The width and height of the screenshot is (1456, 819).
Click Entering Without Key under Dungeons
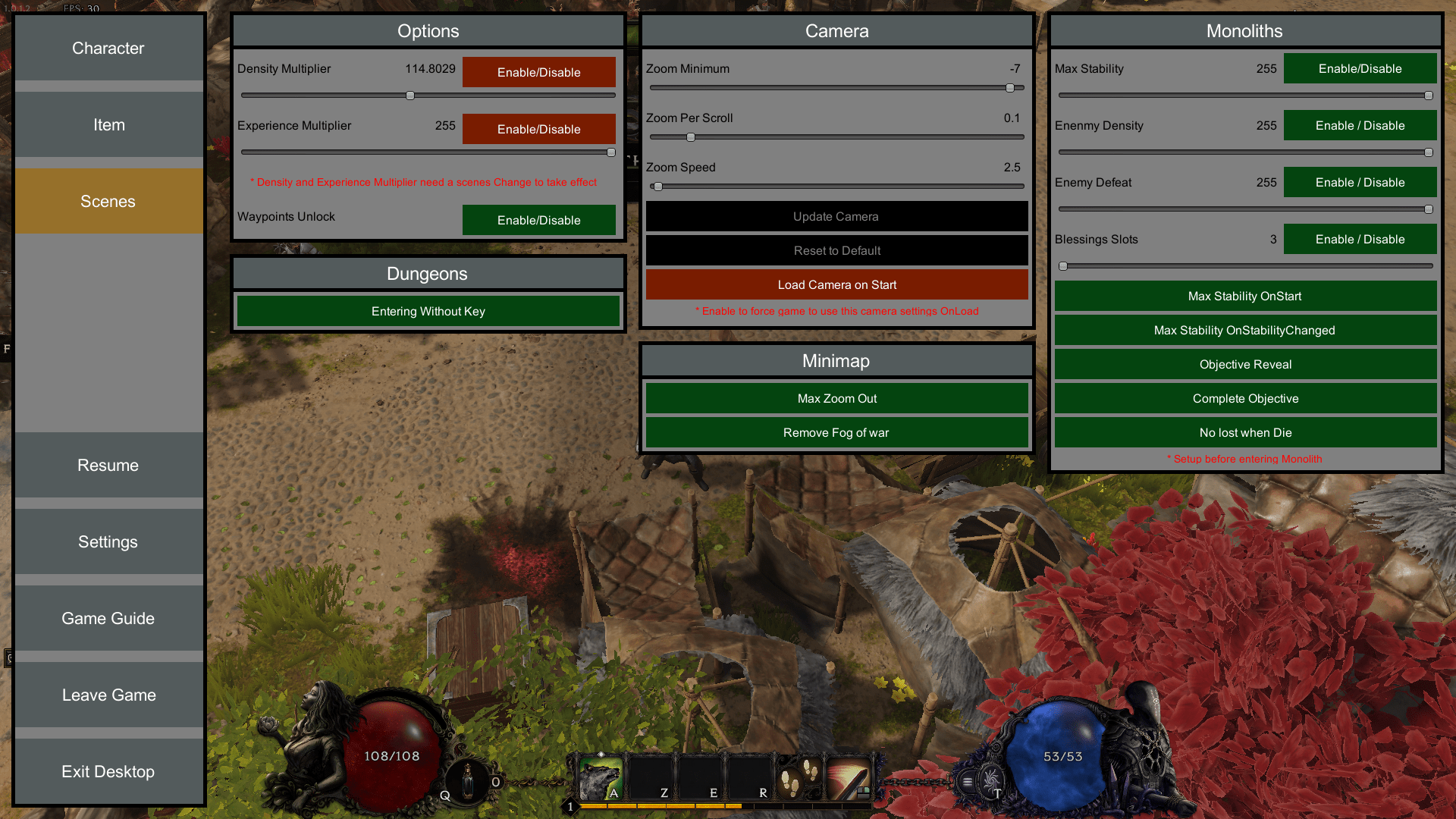[x=428, y=311]
